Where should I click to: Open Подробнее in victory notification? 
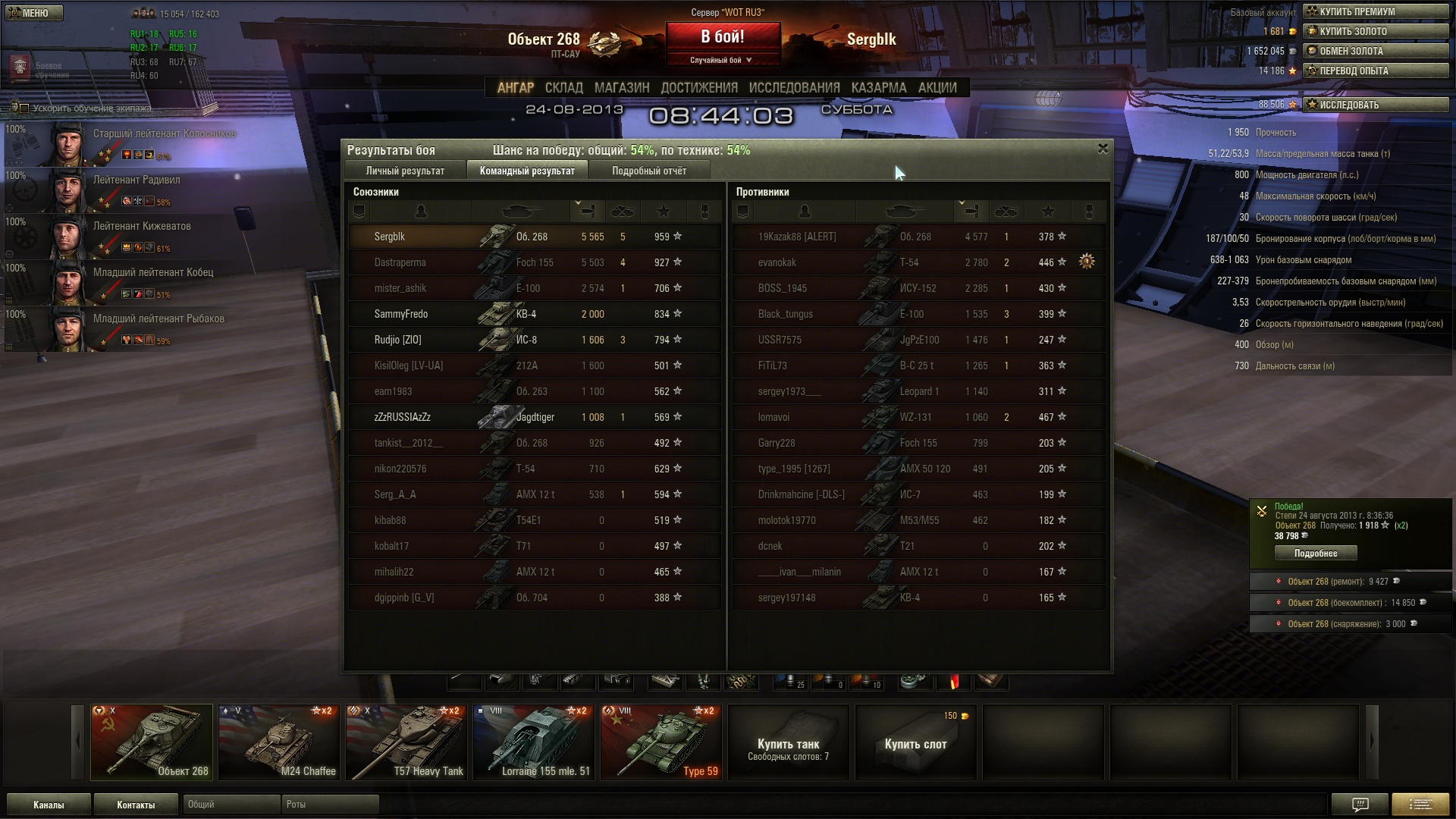(x=1315, y=554)
